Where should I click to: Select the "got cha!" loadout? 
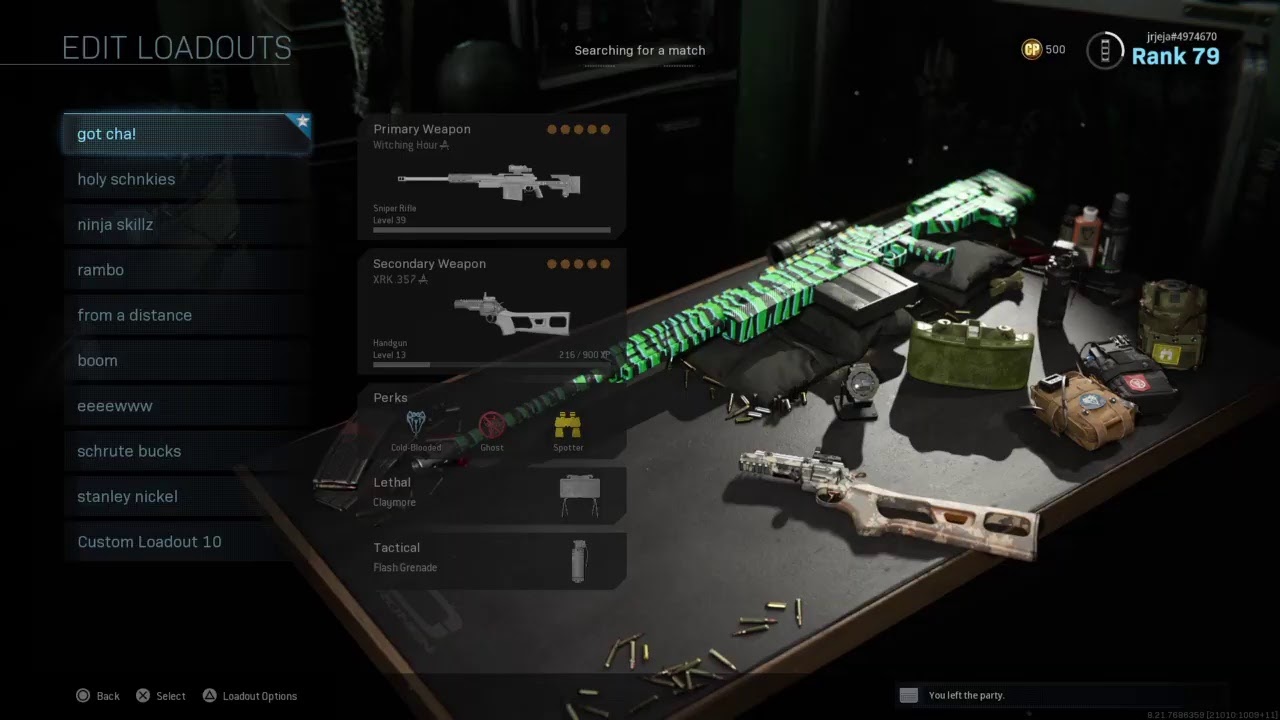[x=187, y=134]
